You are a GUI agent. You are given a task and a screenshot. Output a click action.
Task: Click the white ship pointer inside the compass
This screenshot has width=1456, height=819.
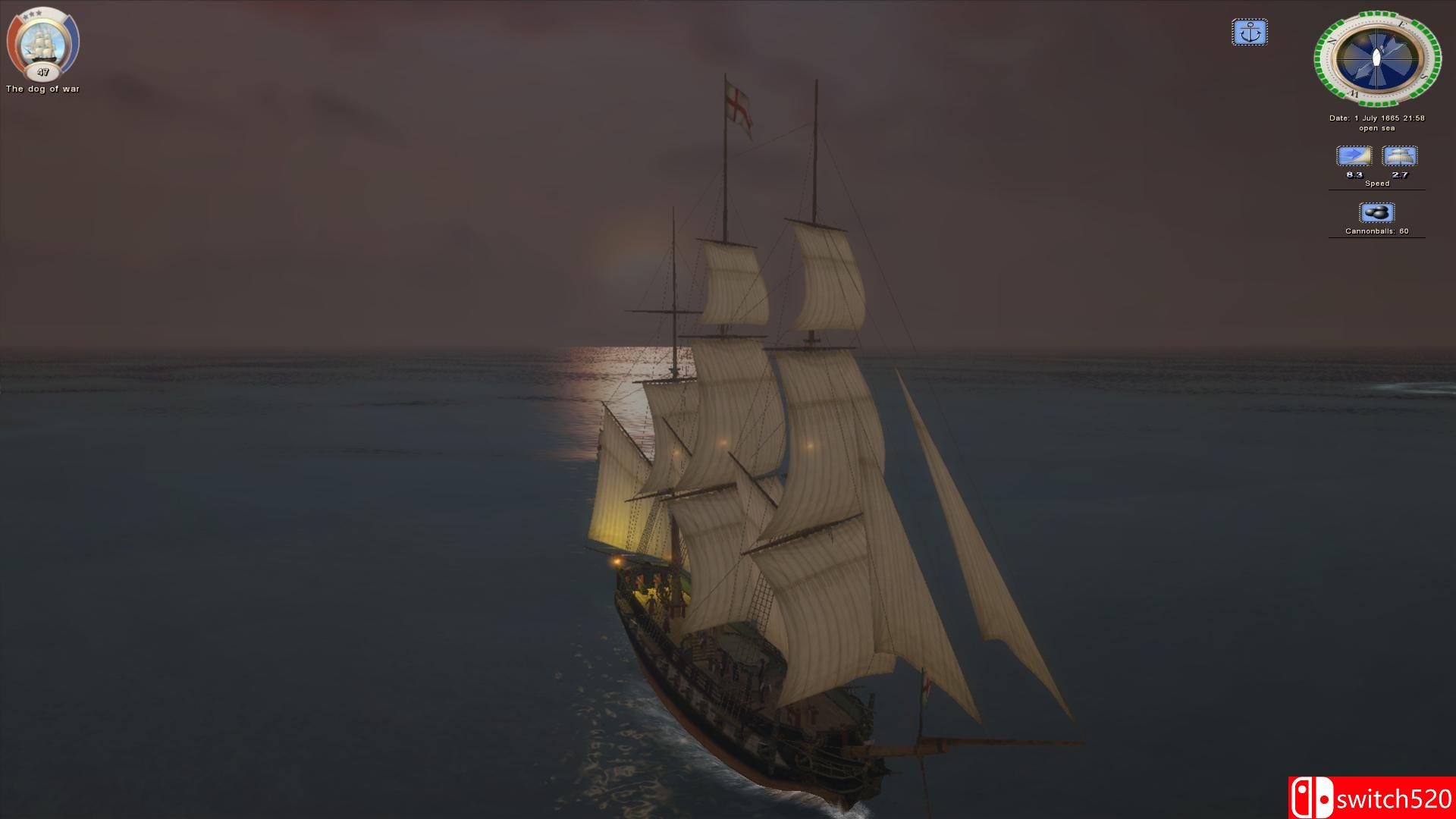click(1378, 56)
